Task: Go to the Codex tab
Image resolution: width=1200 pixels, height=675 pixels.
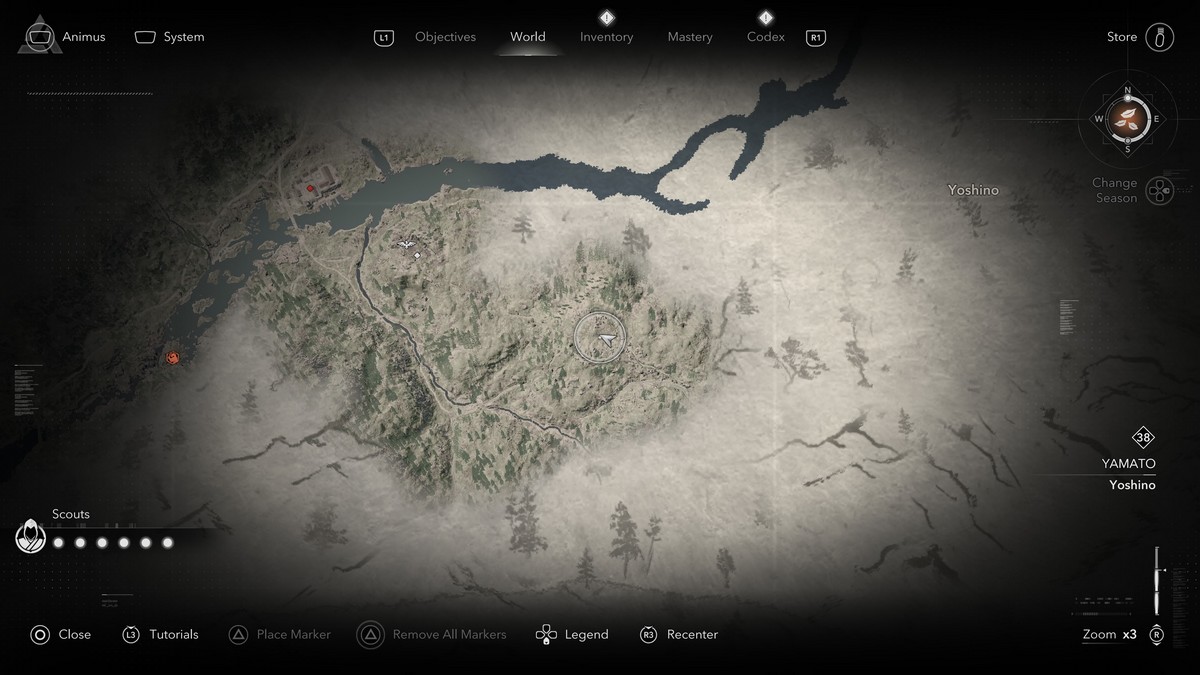Action: tap(766, 37)
